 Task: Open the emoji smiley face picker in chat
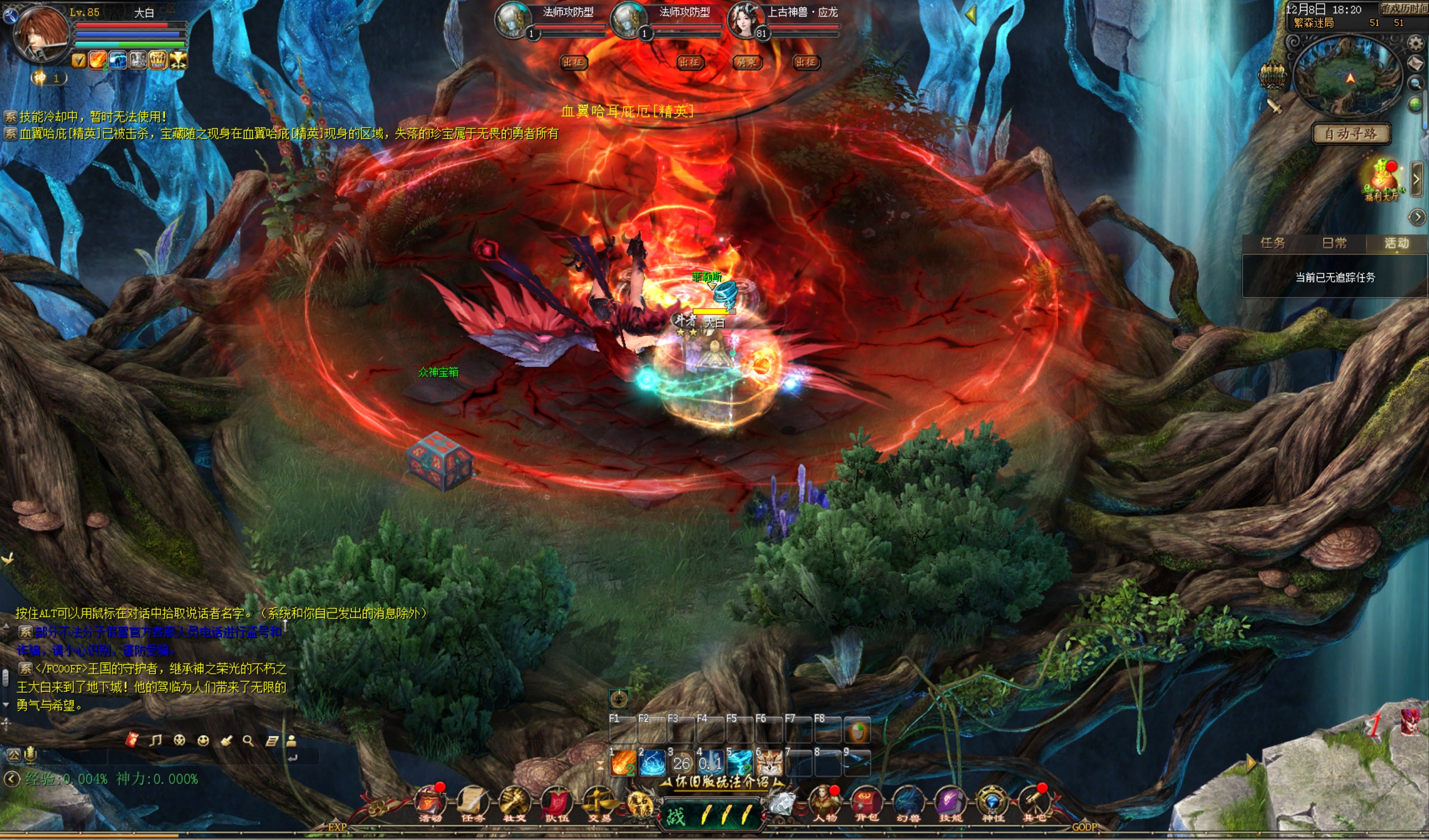coord(203,741)
